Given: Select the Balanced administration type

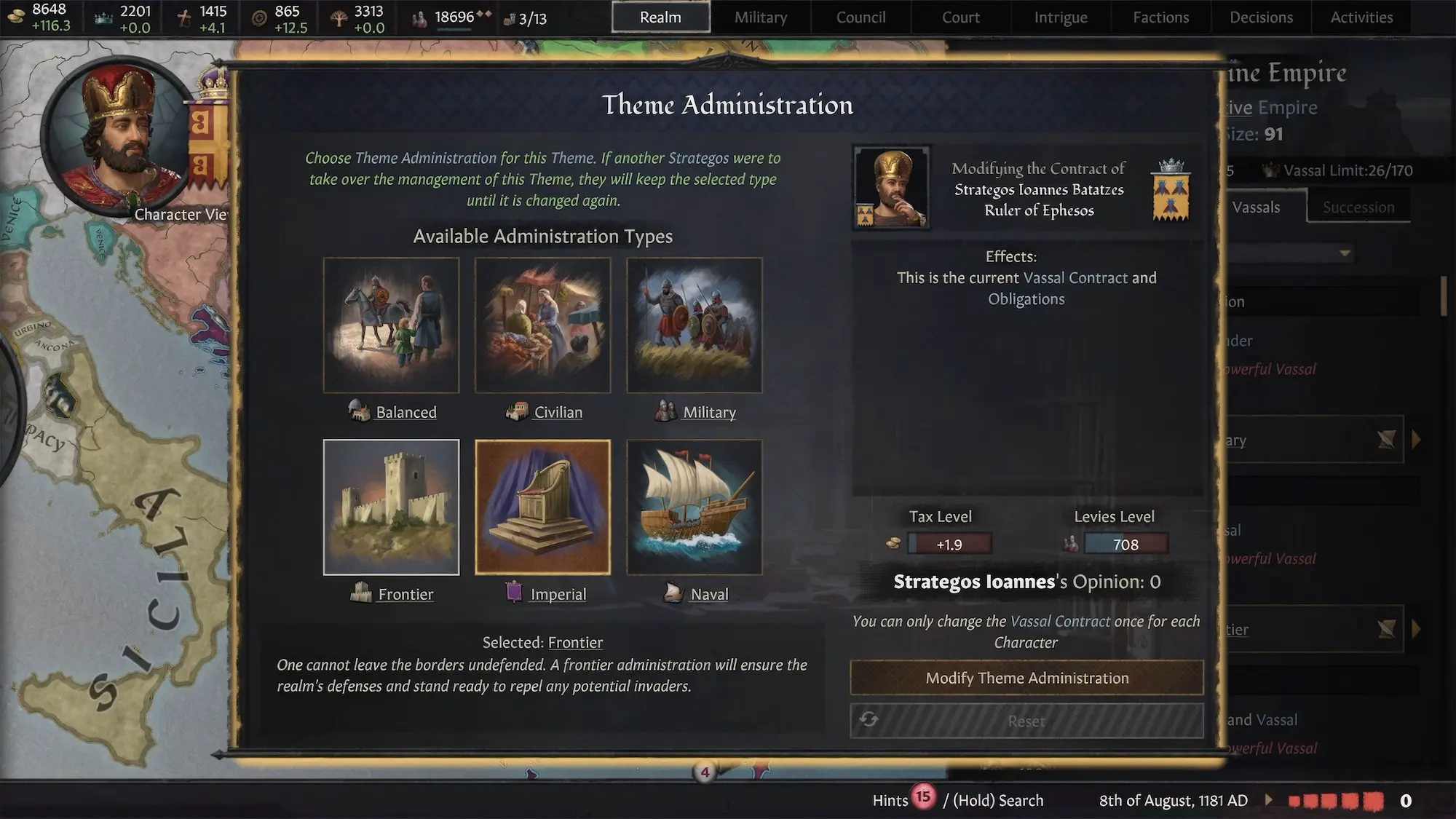Looking at the screenshot, I should [x=391, y=325].
